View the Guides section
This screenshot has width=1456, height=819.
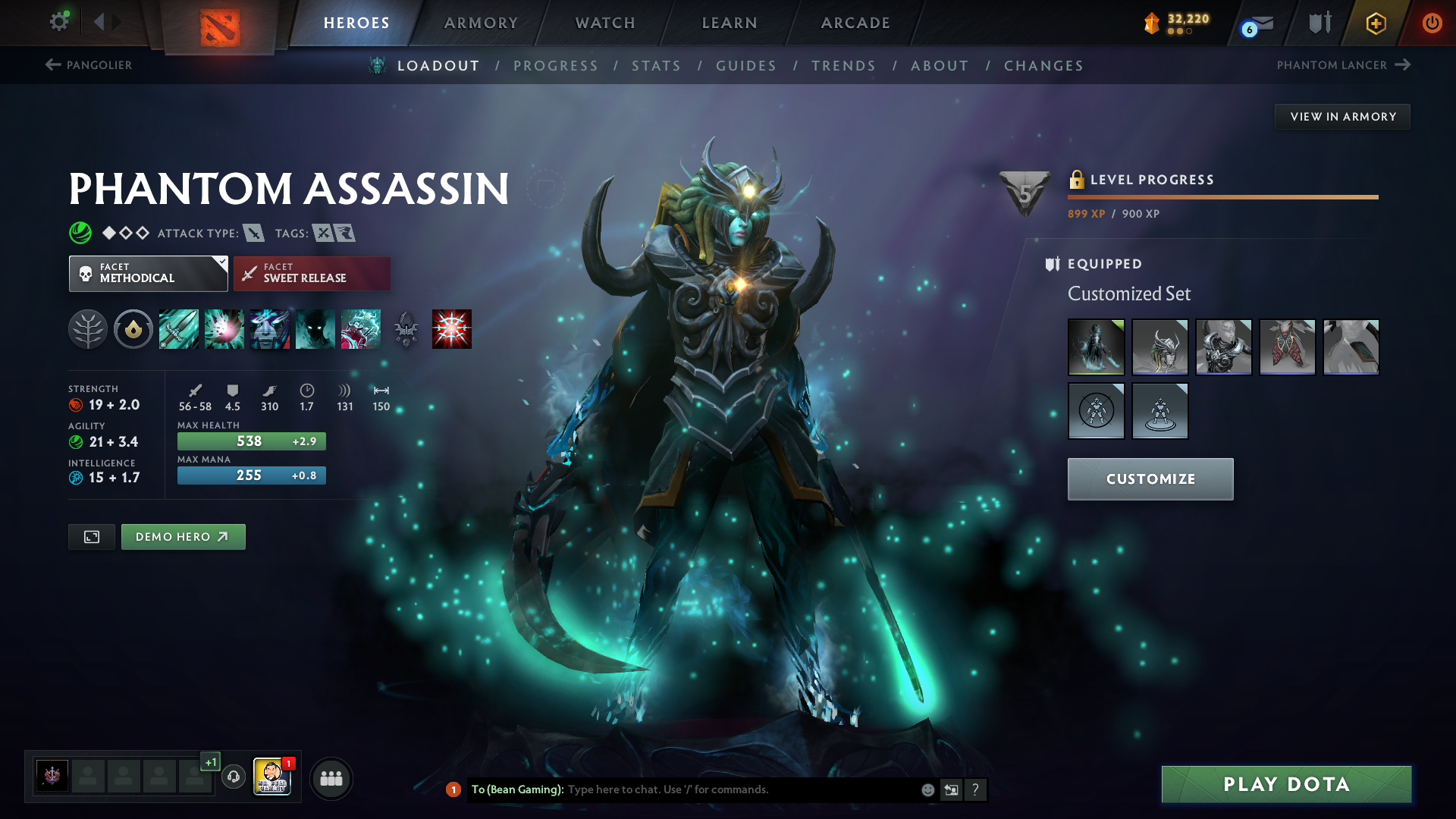pyautogui.click(x=746, y=66)
